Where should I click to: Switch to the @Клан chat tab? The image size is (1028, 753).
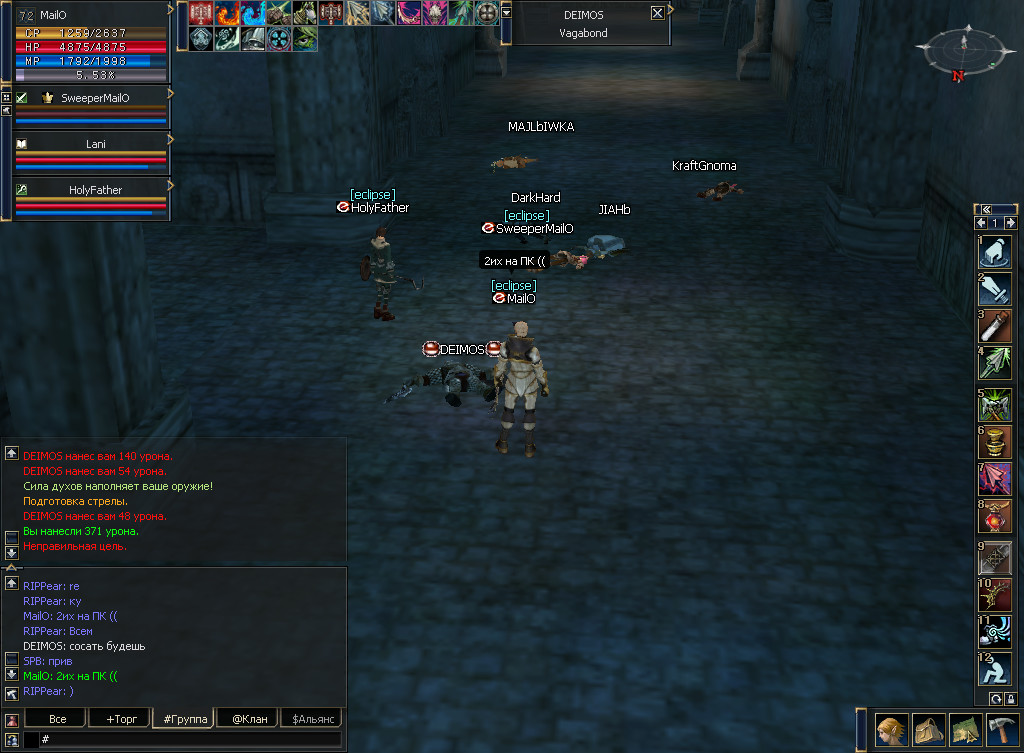tap(247, 719)
